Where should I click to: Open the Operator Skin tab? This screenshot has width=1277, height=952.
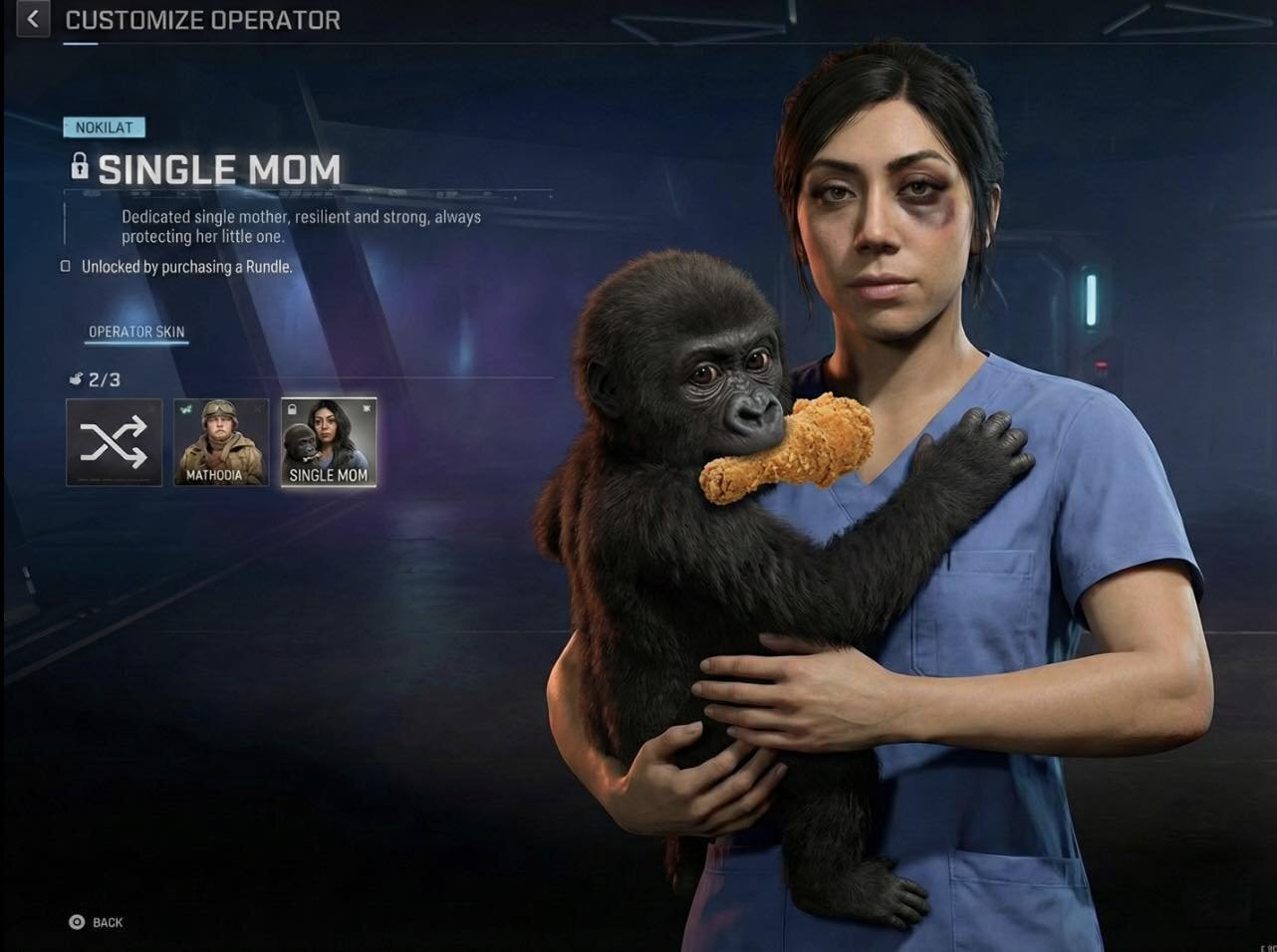click(x=136, y=332)
